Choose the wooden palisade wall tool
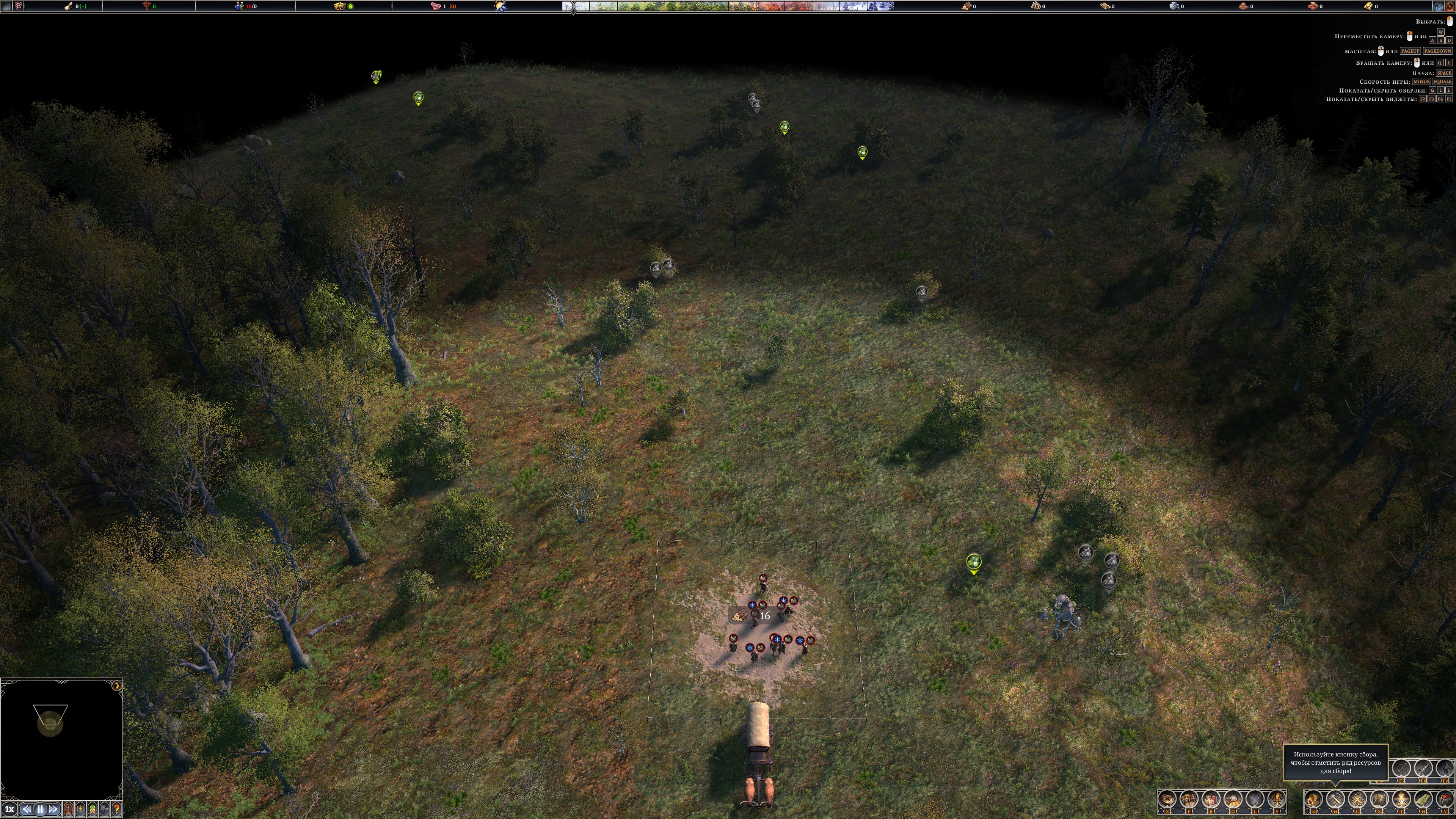Image resolution: width=1456 pixels, height=819 pixels. [1379, 799]
